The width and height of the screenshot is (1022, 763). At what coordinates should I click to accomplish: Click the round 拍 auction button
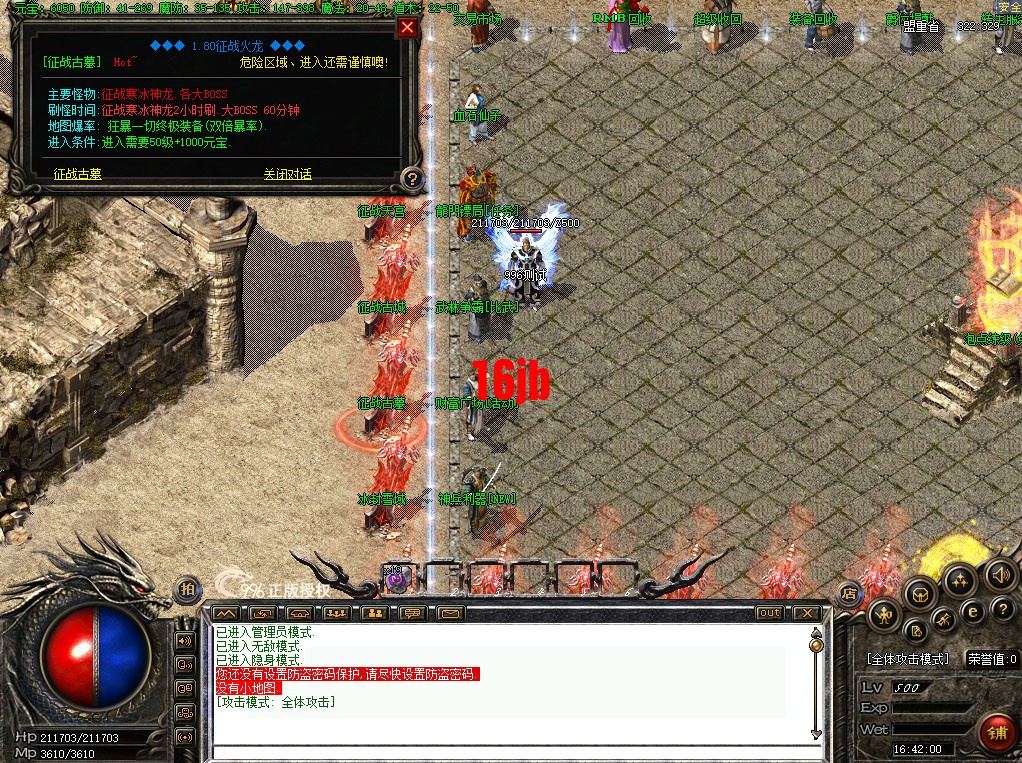click(x=187, y=590)
